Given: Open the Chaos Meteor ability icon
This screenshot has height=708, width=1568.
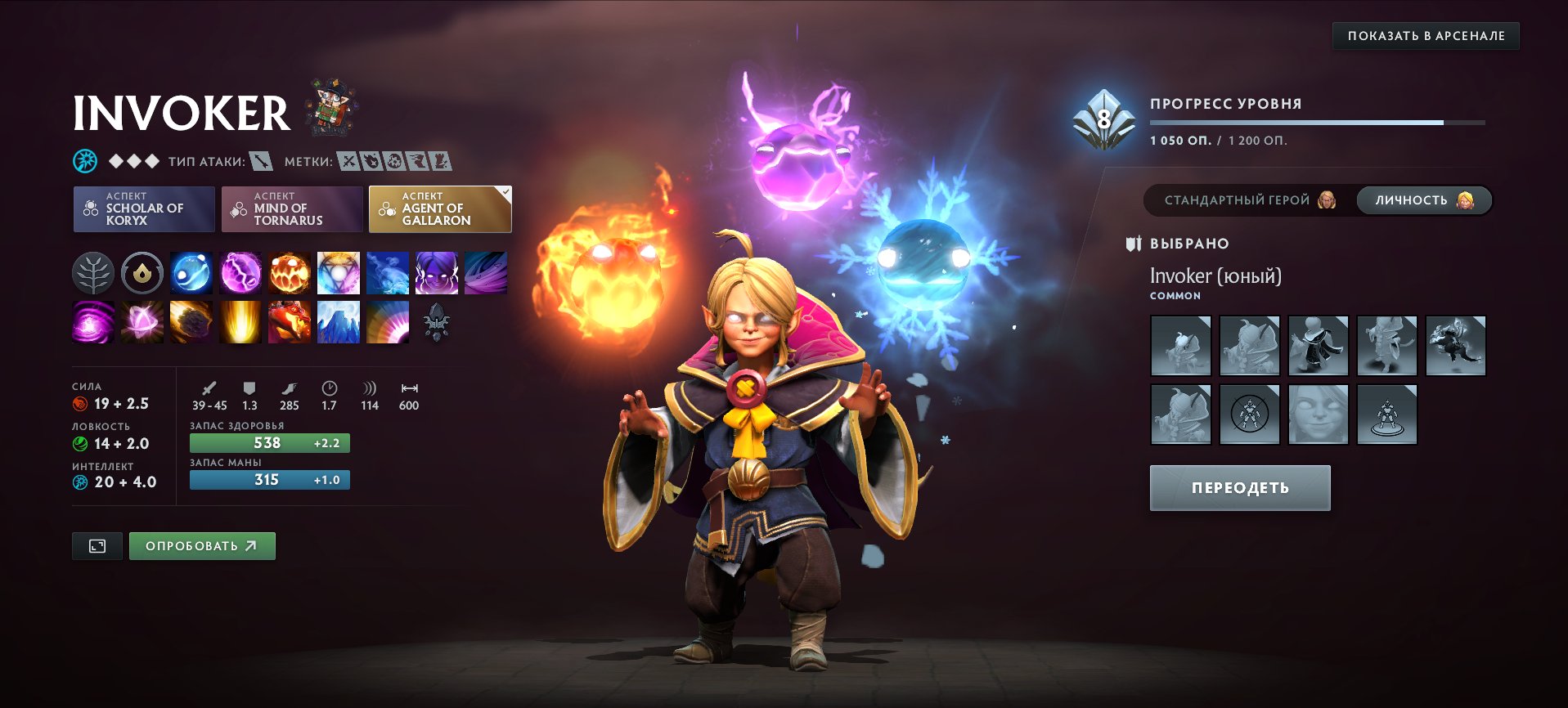Looking at the screenshot, I should click(191, 322).
